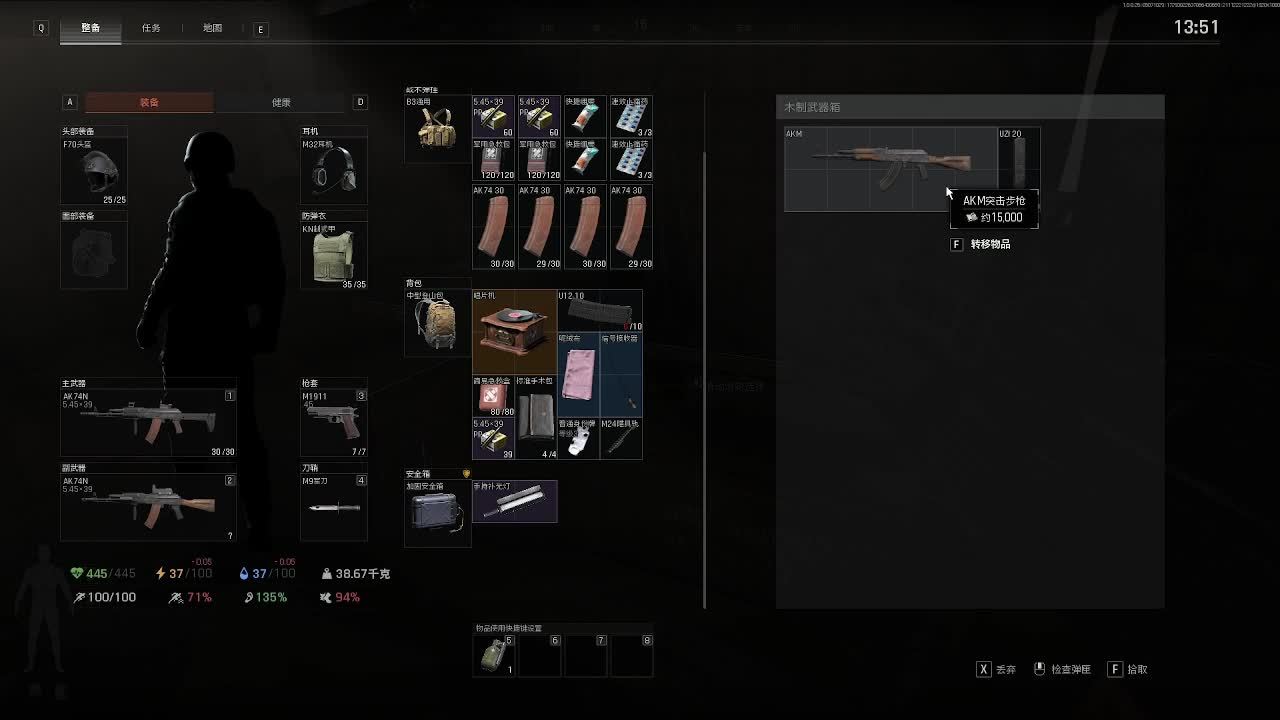This screenshot has height=720, width=1280.
Task: Select the B3 chest rig
Action: point(437,129)
